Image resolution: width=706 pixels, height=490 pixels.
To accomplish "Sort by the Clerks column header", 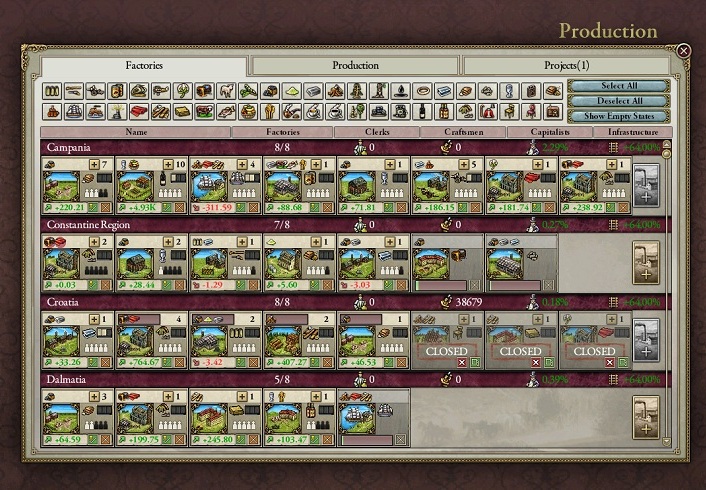I will pos(374,131).
